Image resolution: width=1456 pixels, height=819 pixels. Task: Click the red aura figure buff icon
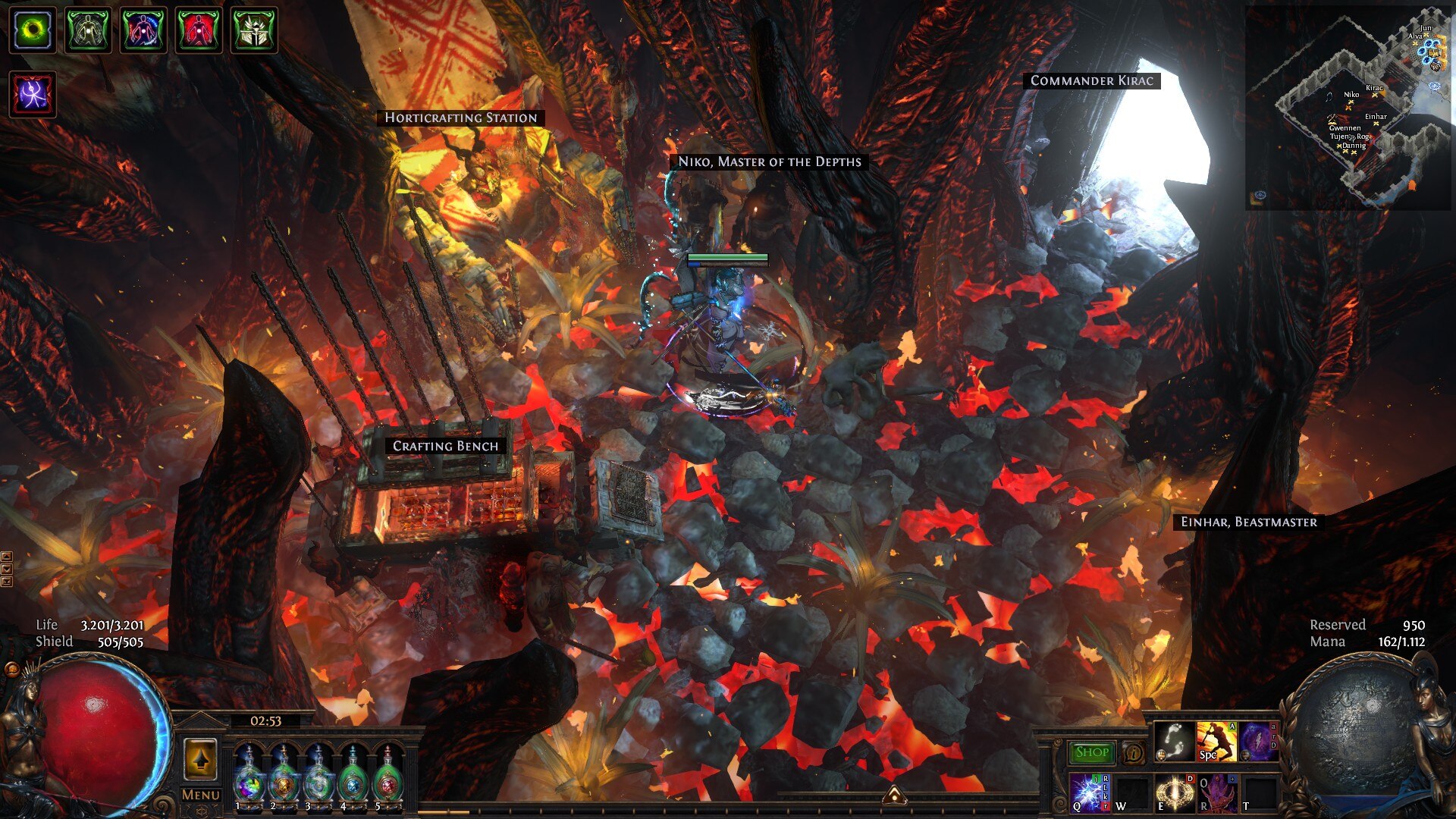199,30
